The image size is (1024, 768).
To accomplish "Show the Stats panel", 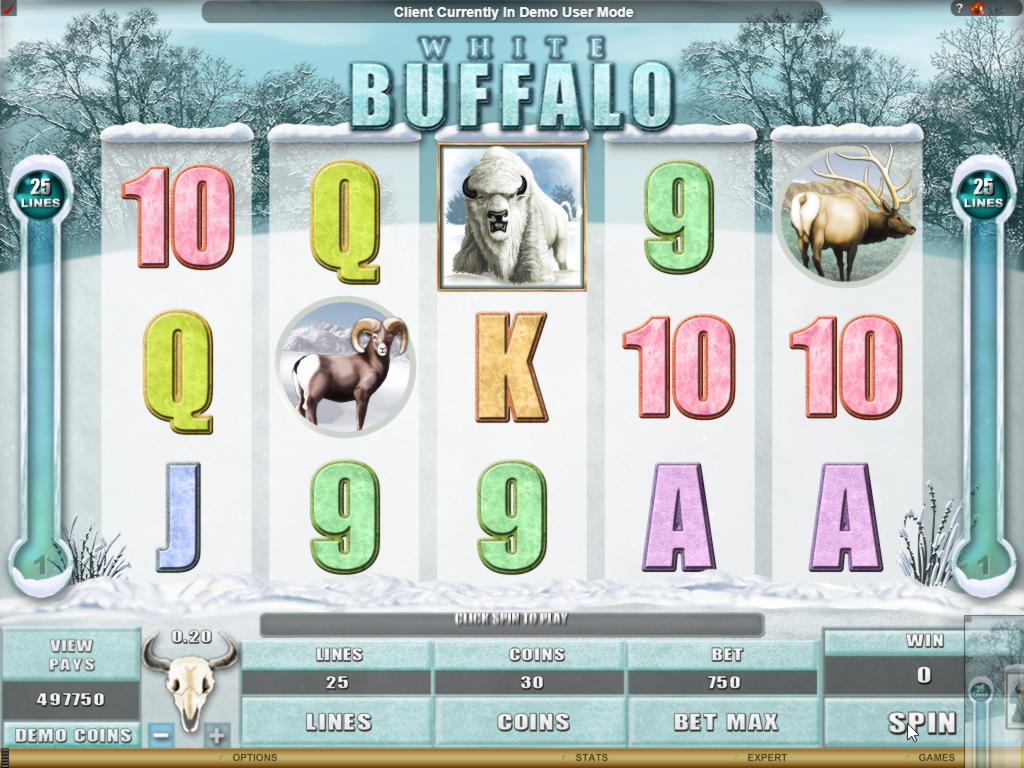I will pos(592,758).
